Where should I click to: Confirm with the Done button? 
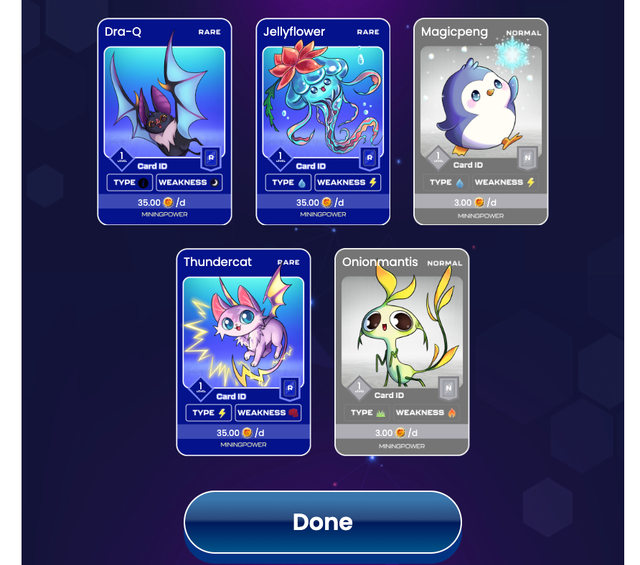(x=322, y=521)
